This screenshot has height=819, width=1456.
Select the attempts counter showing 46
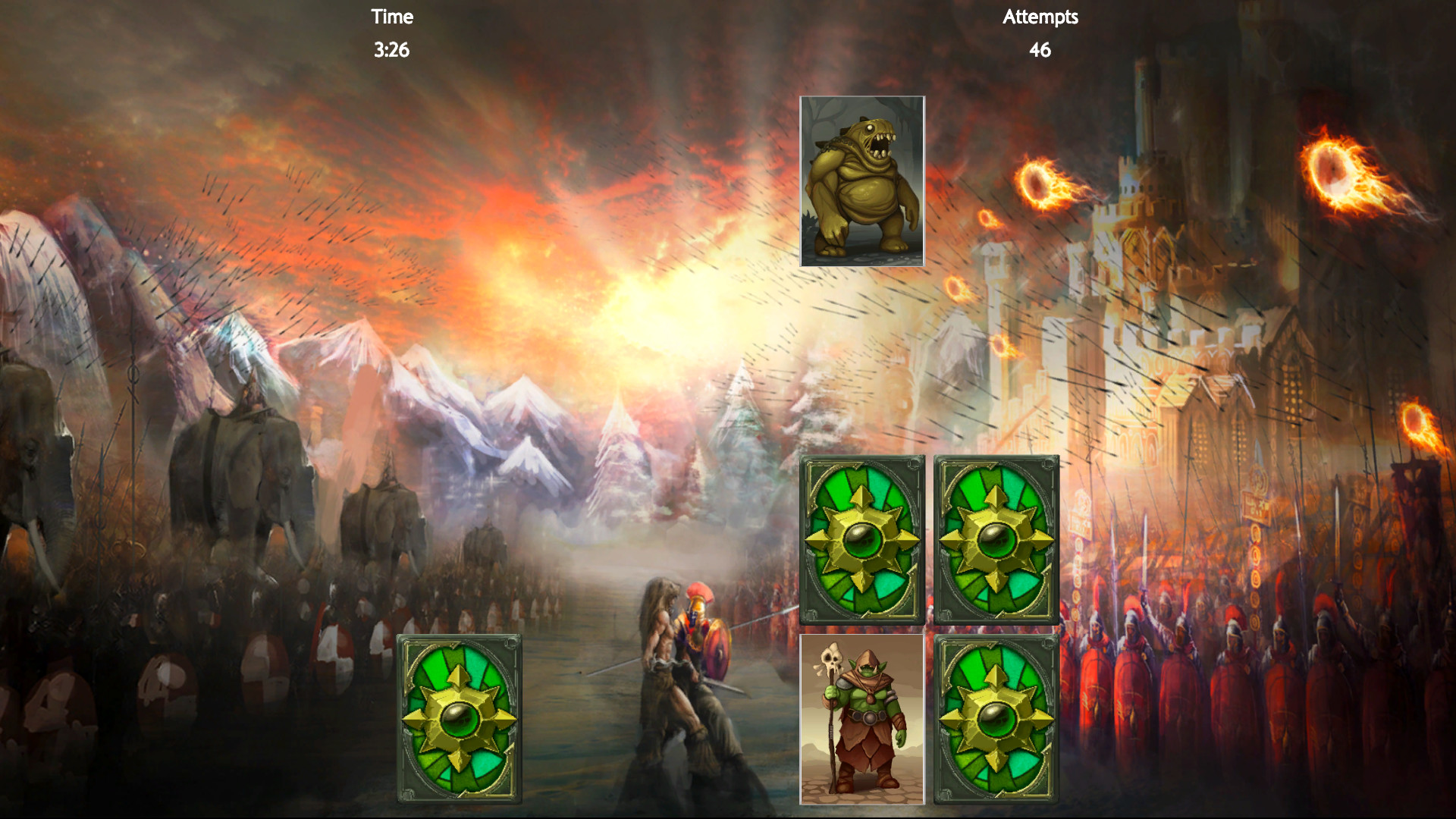pyautogui.click(x=1040, y=52)
